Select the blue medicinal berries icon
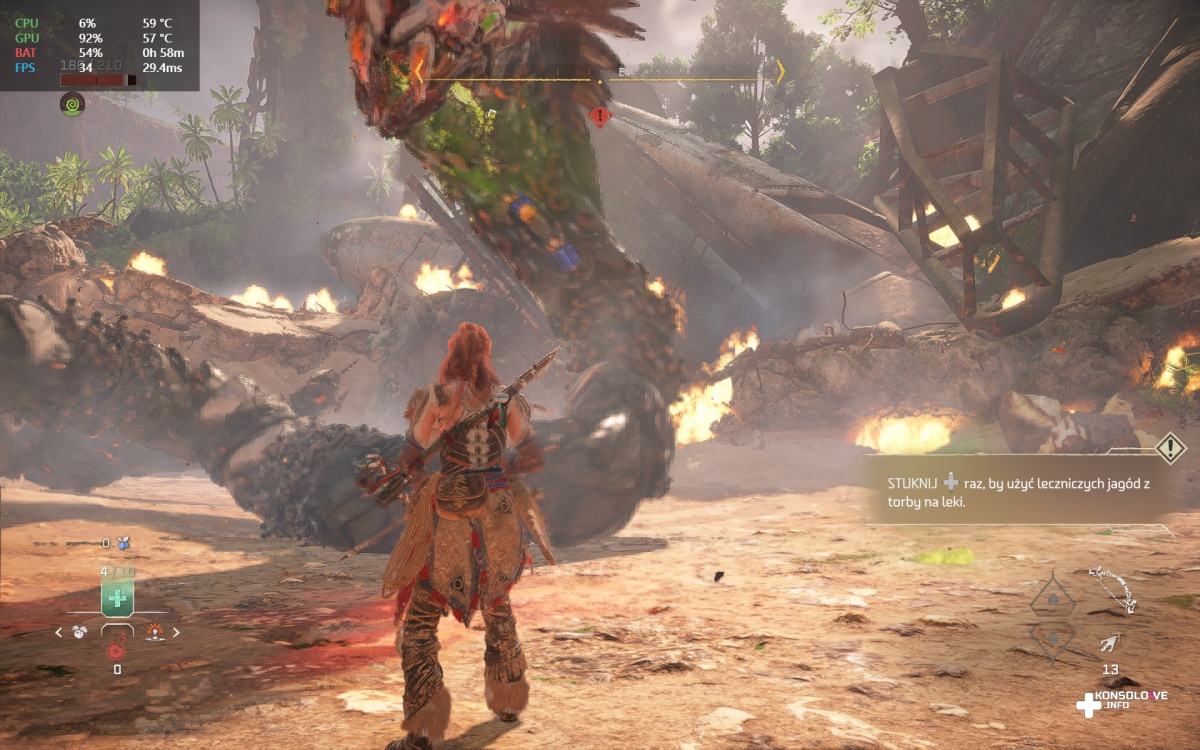Viewport: 1200px width, 750px height. (123, 543)
